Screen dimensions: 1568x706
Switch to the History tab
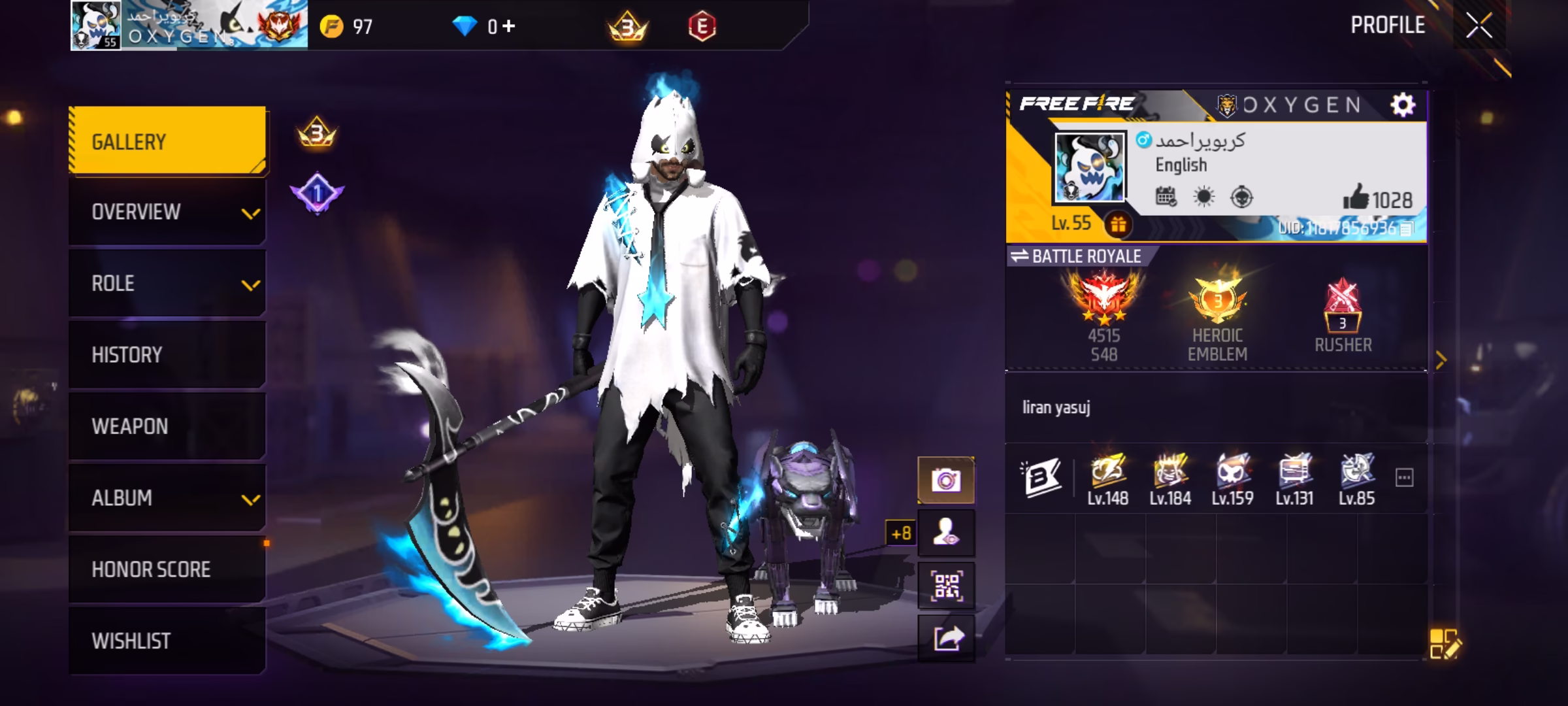click(167, 354)
